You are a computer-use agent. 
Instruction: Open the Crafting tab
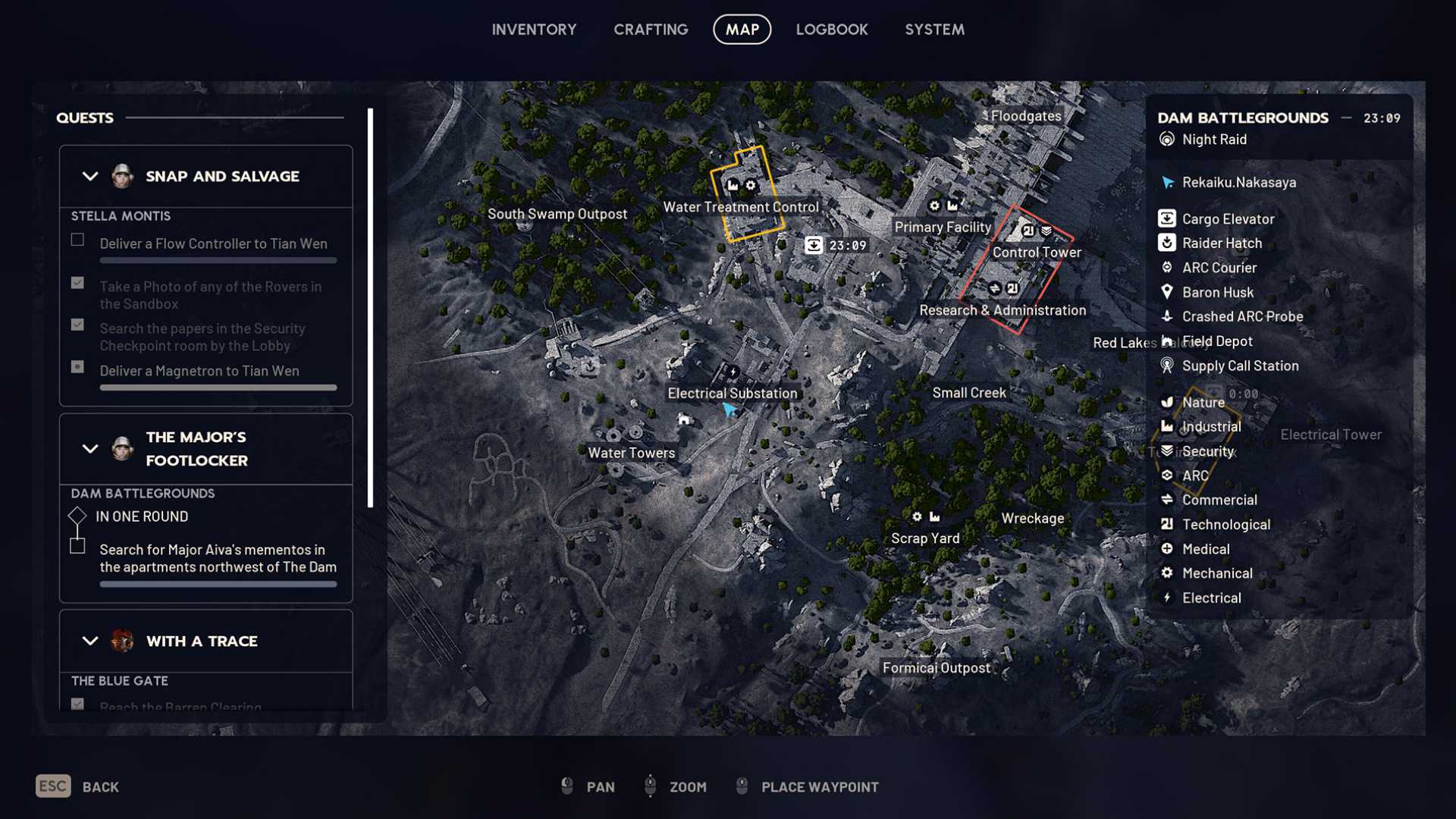click(x=651, y=30)
